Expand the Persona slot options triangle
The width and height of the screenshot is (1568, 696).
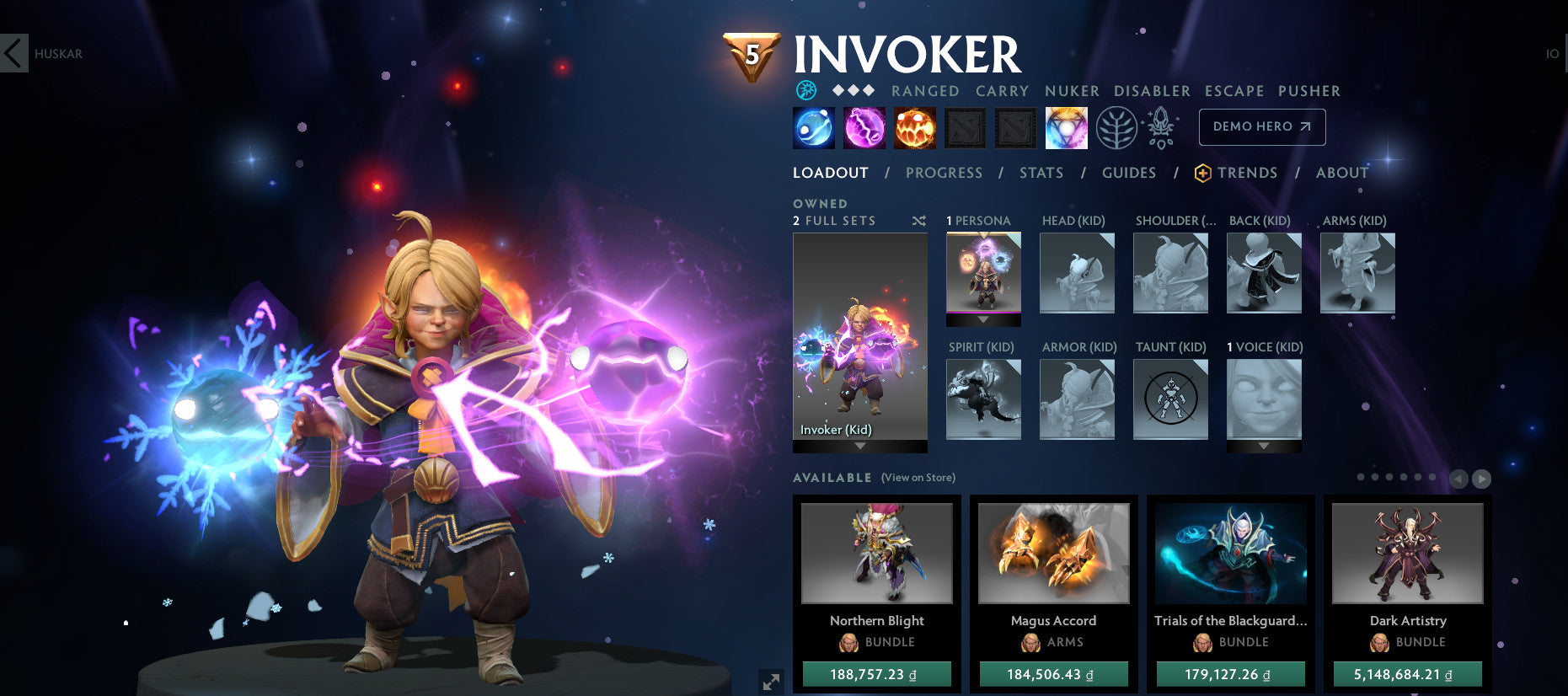point(983,320)
